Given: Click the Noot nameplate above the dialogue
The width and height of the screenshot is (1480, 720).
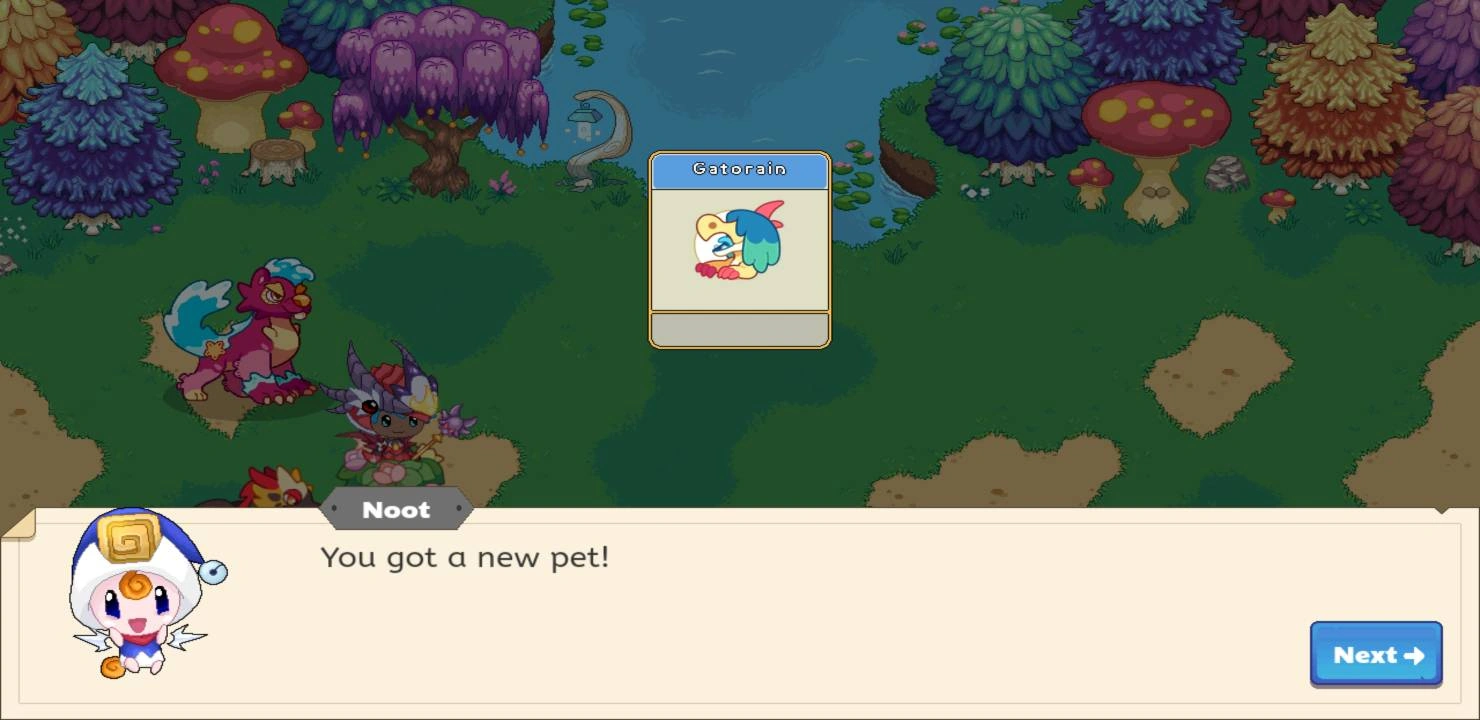Looking at the screenshot, I should pos(396,510).
